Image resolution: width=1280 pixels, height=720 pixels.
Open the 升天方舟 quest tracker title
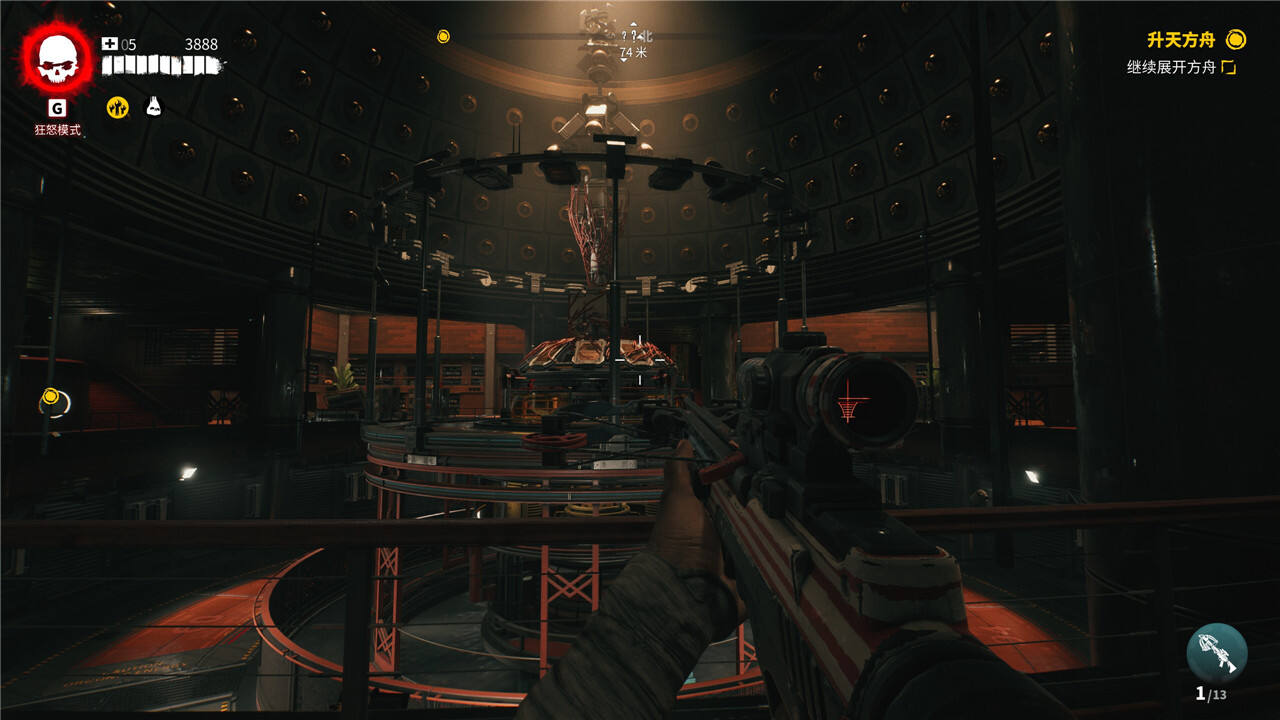click(1181, 40)
